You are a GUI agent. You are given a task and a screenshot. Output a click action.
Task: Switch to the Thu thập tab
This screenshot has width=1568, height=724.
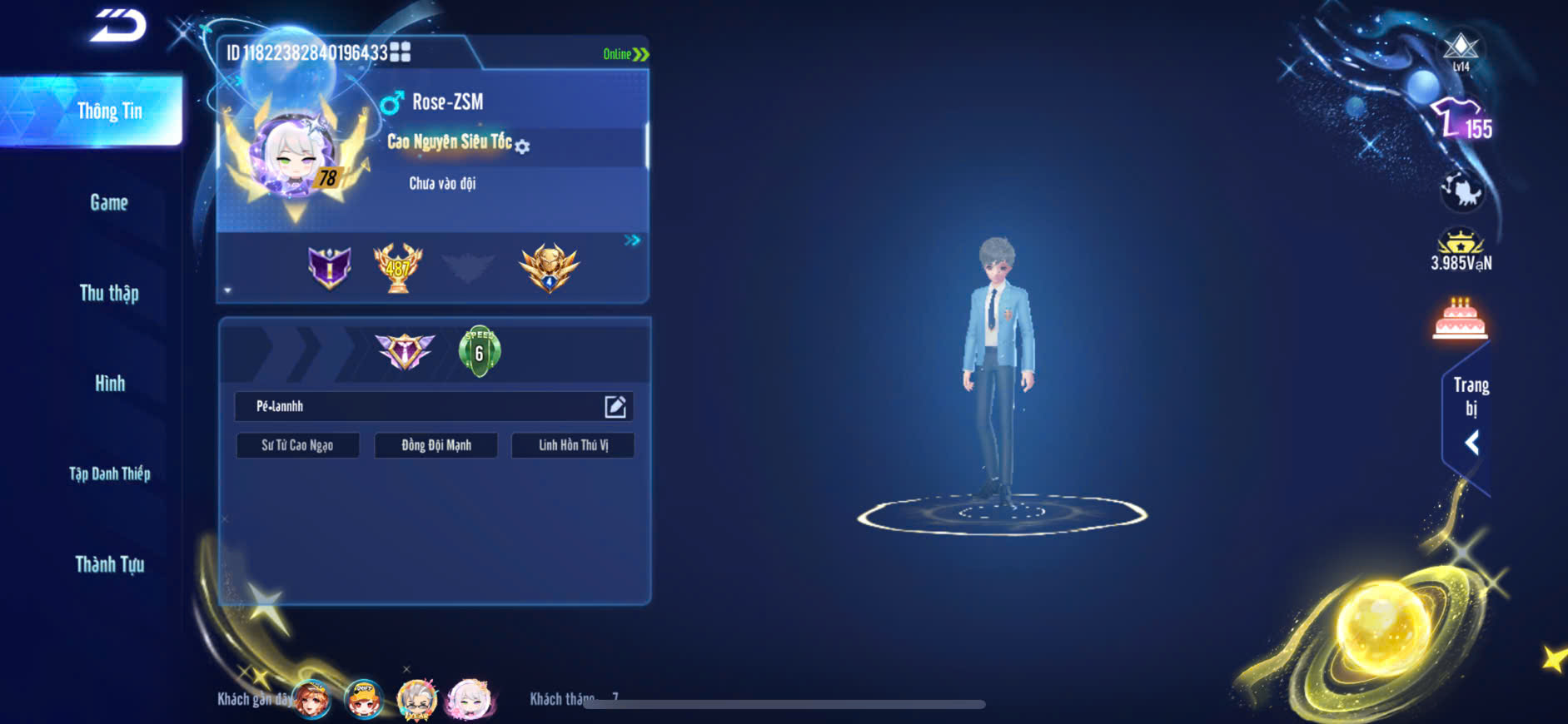point(109,293)
